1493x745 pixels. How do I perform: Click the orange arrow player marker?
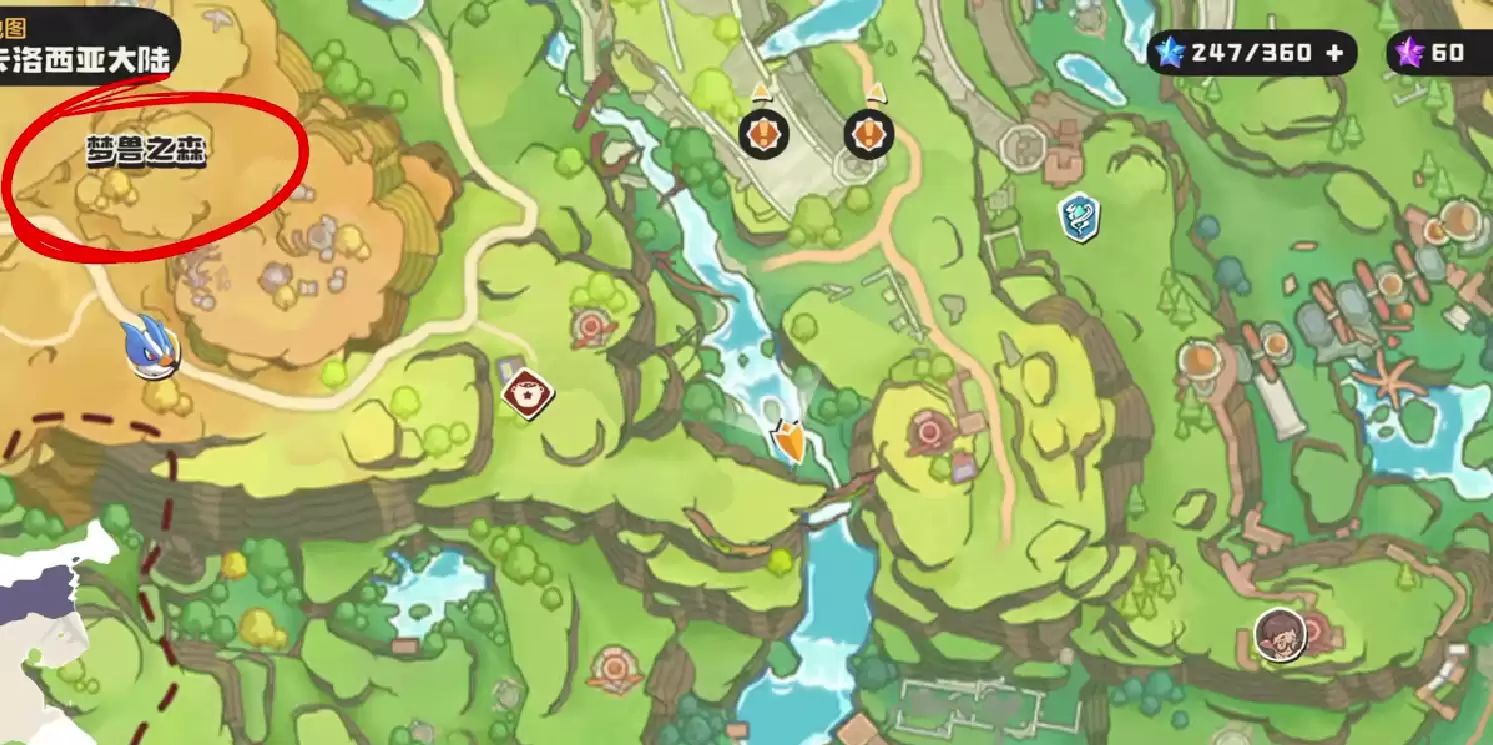tap(790, 441)
